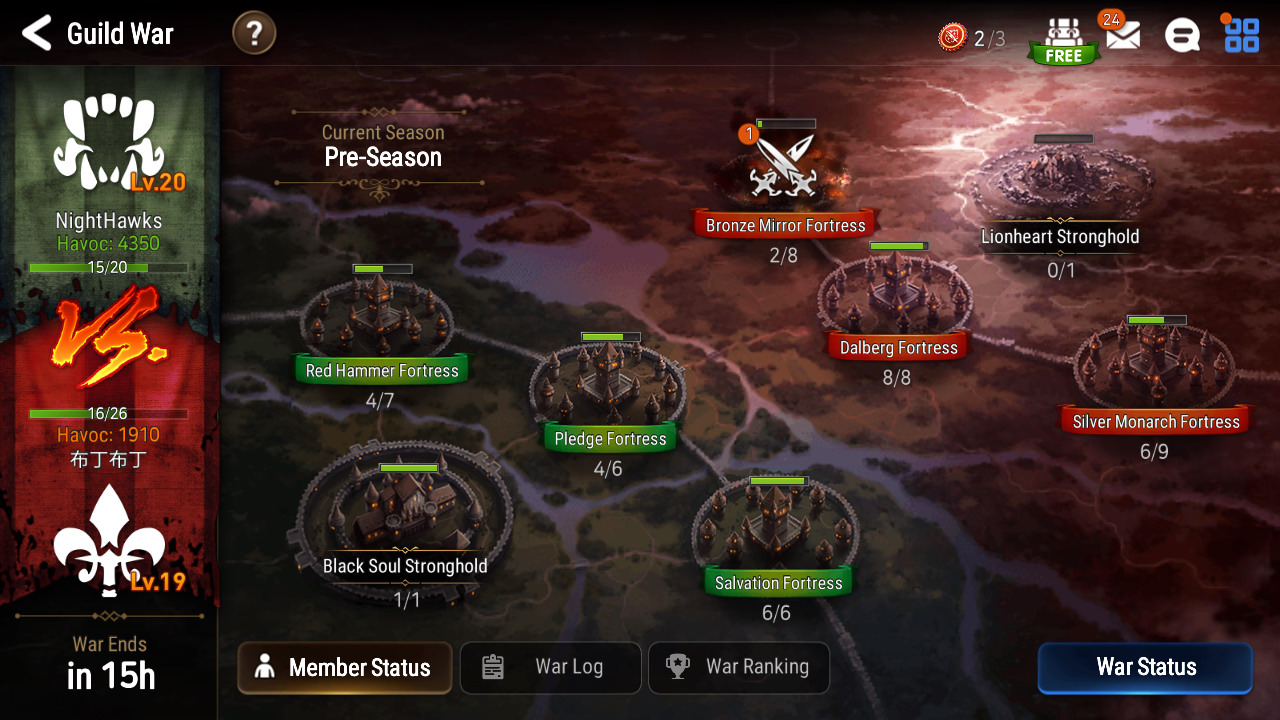Image resolution: width=1280 pixels, height=720 pixels.
Task: Select Bronze Mirror Fortress
Action: click(x=784, y=172)
